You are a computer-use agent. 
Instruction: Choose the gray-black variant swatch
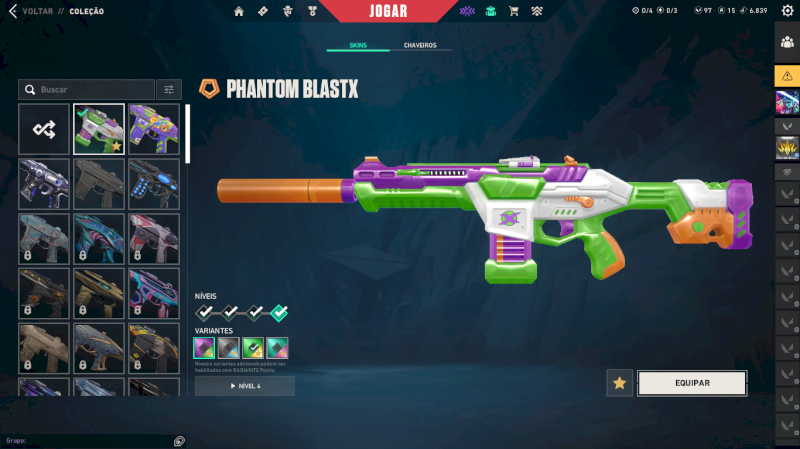click(228, 347)
